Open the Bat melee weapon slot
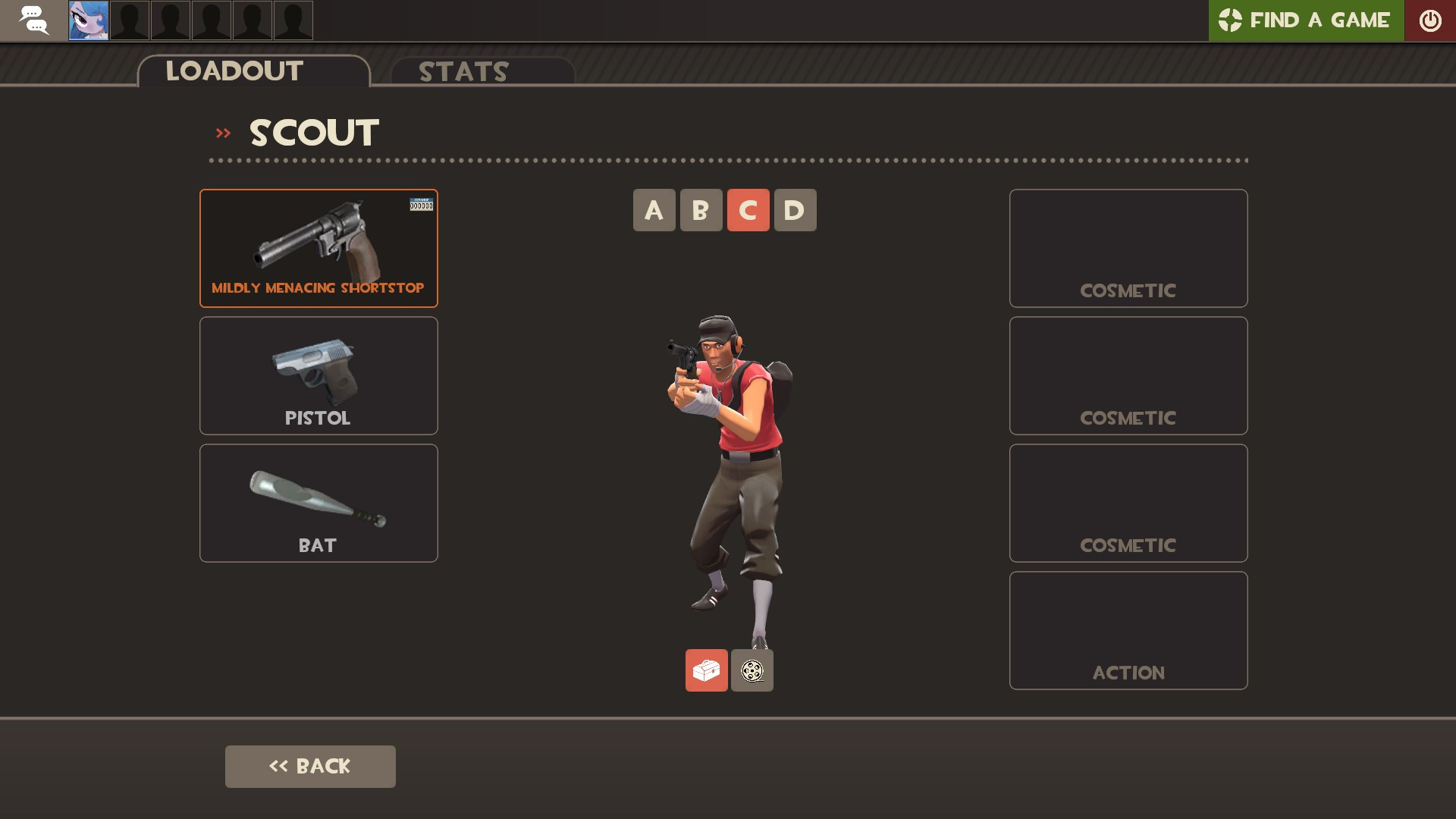The width and height of the screenshot is (1456, 819). [x=318, y=502]
